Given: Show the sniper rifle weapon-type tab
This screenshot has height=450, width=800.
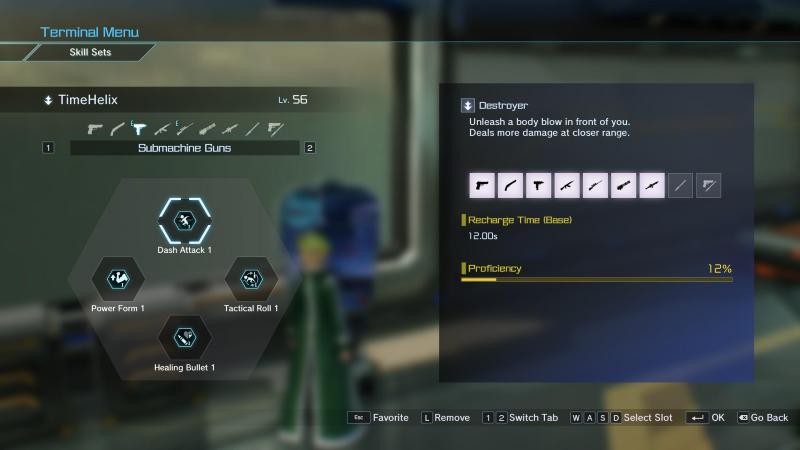Looking at the screenshot, I should click(185, 128).
